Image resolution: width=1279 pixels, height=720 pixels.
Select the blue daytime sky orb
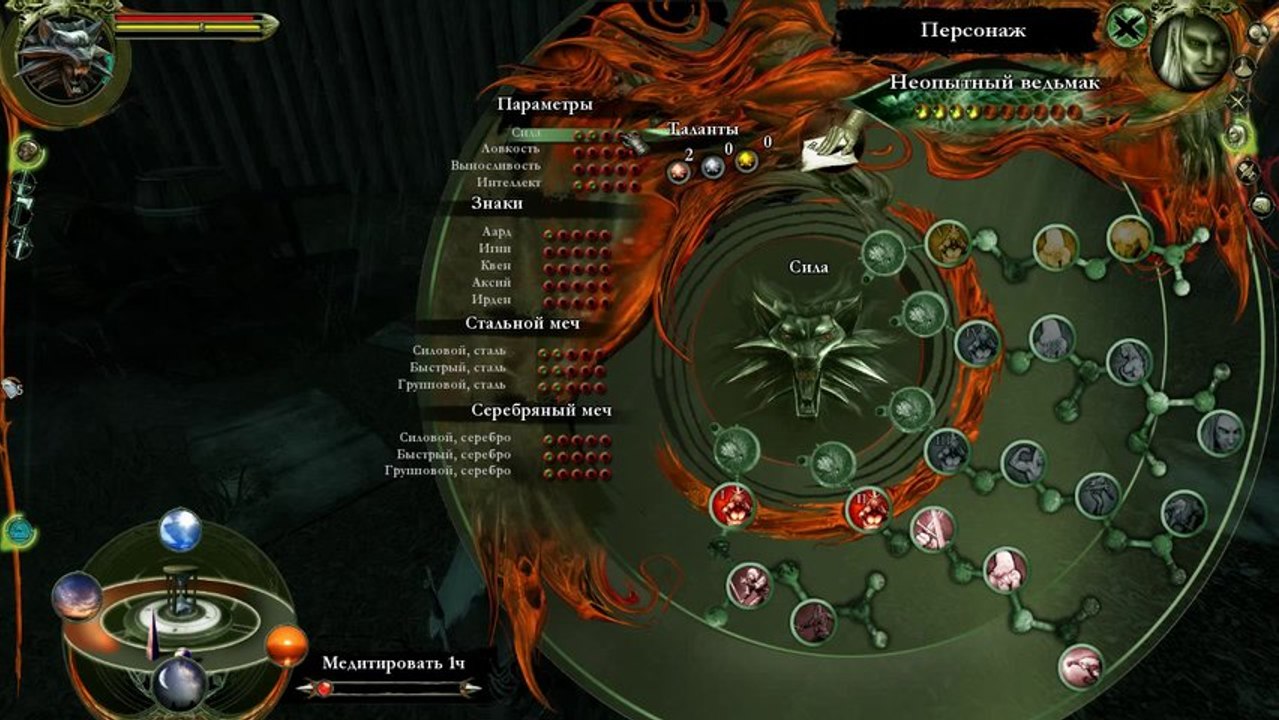coord(180,530)
